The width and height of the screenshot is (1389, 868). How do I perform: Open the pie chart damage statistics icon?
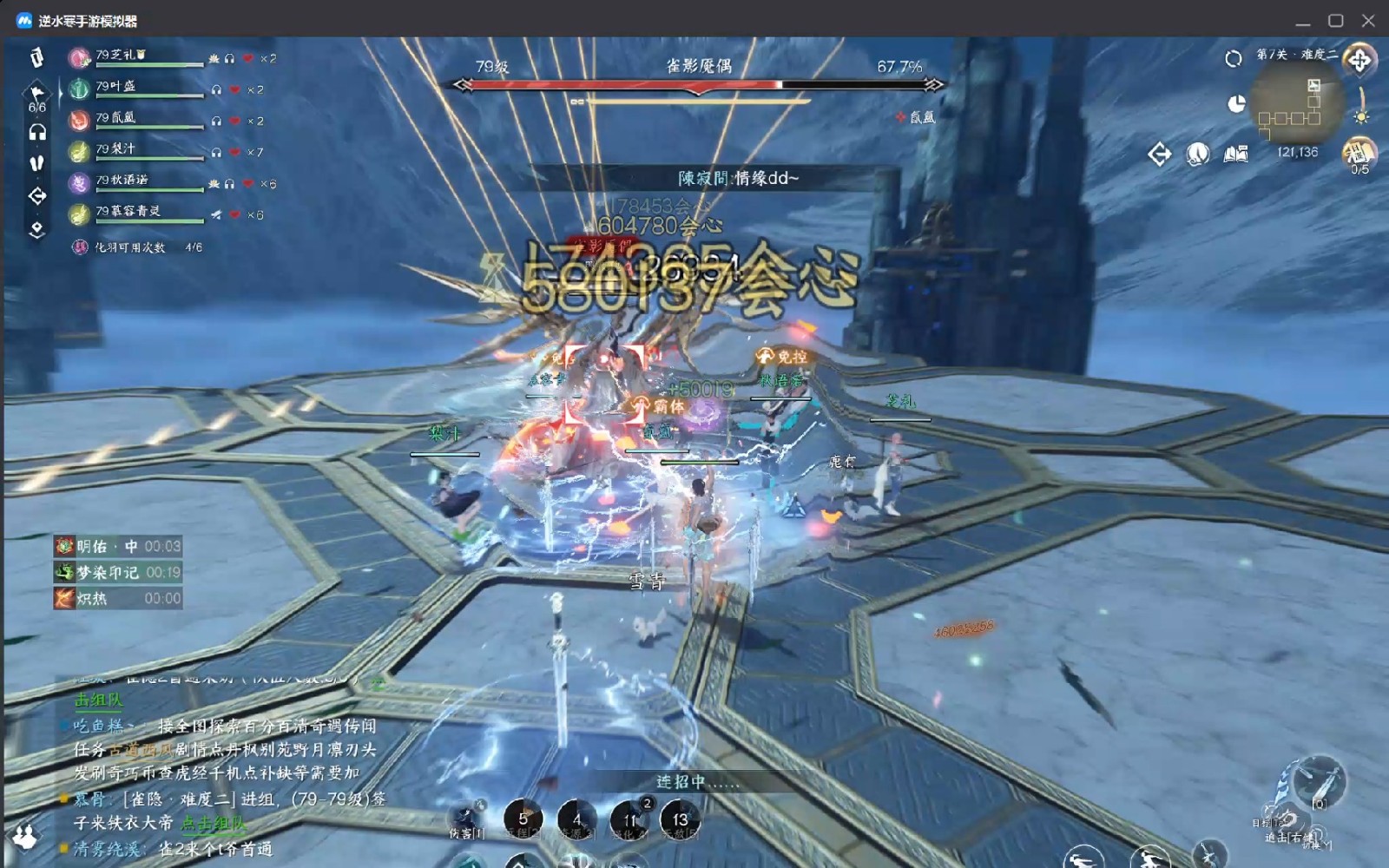(x=1236, y=104)
